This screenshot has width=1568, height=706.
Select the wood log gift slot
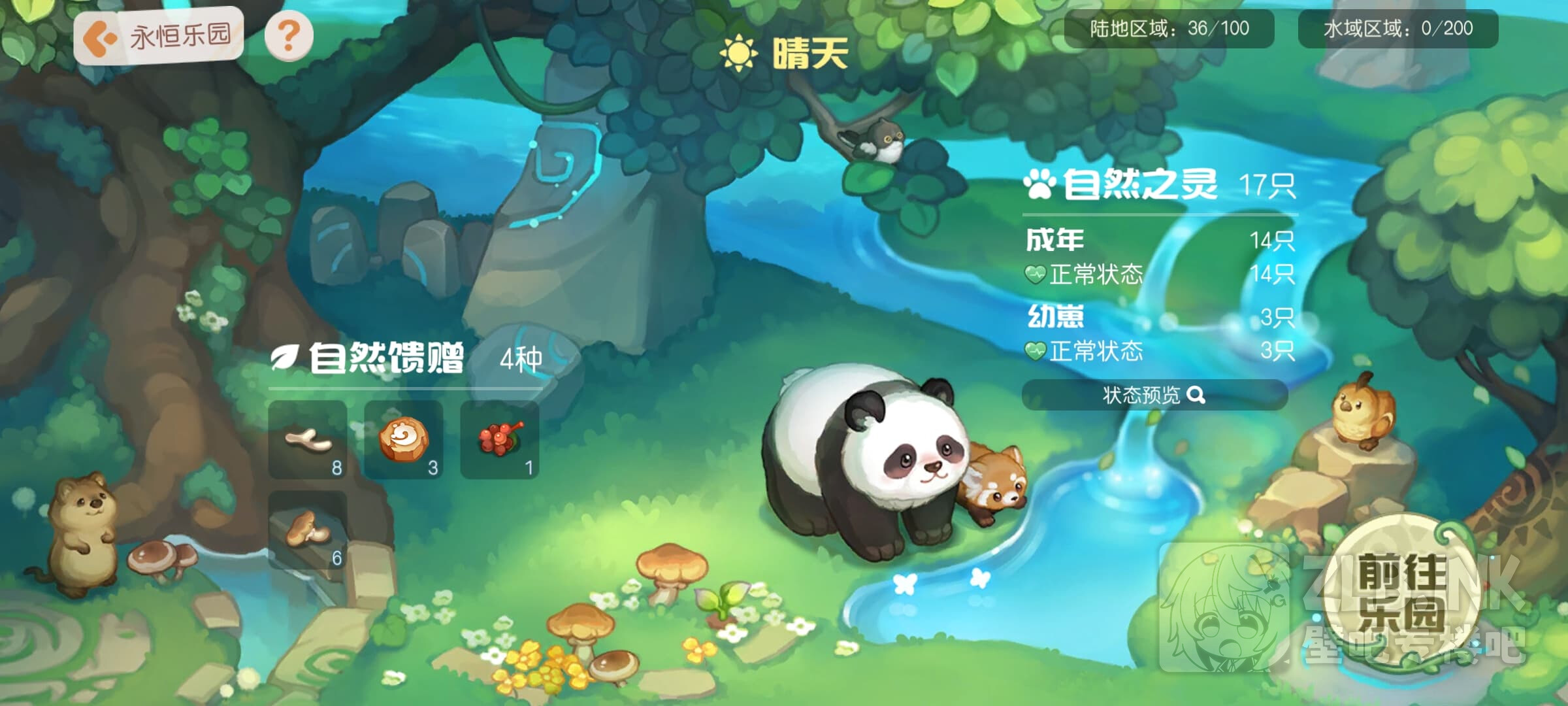tap(404, 440)
